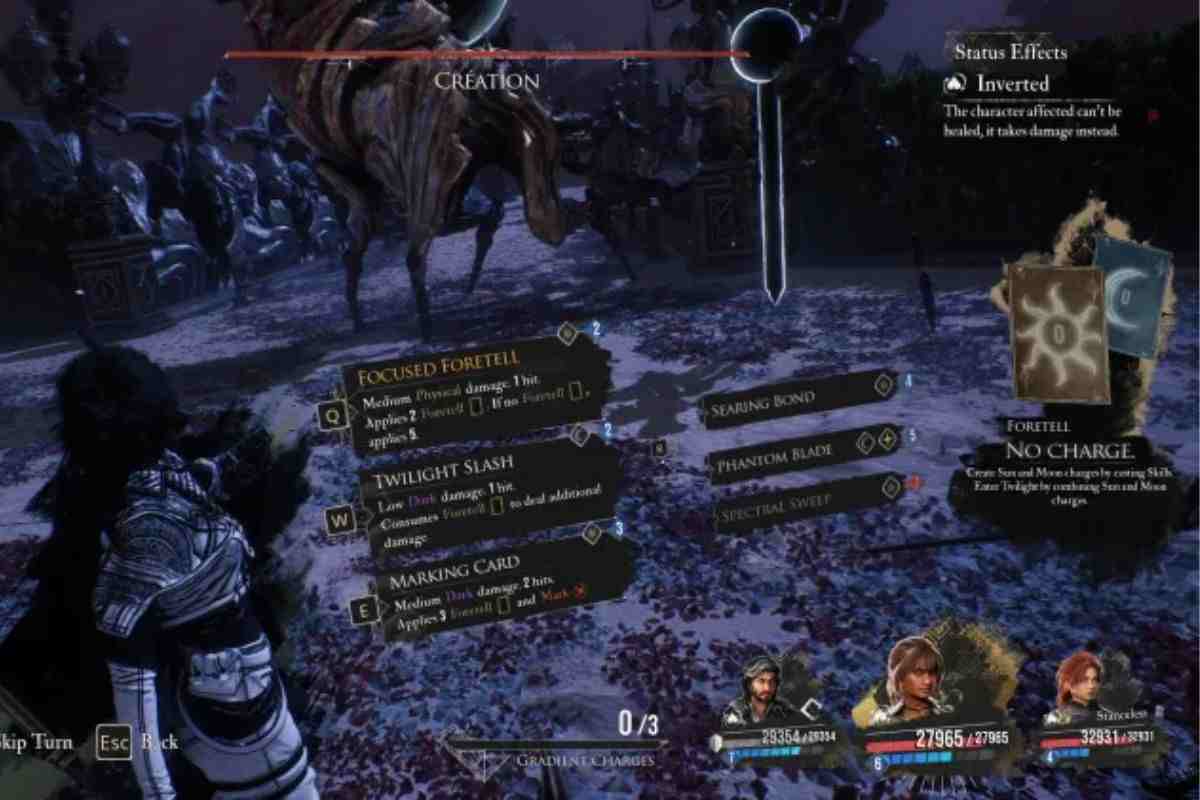Viewport: 1200px width, 800px height.
Task: Target the Creation boss name bar
Action: coord(486,80)
